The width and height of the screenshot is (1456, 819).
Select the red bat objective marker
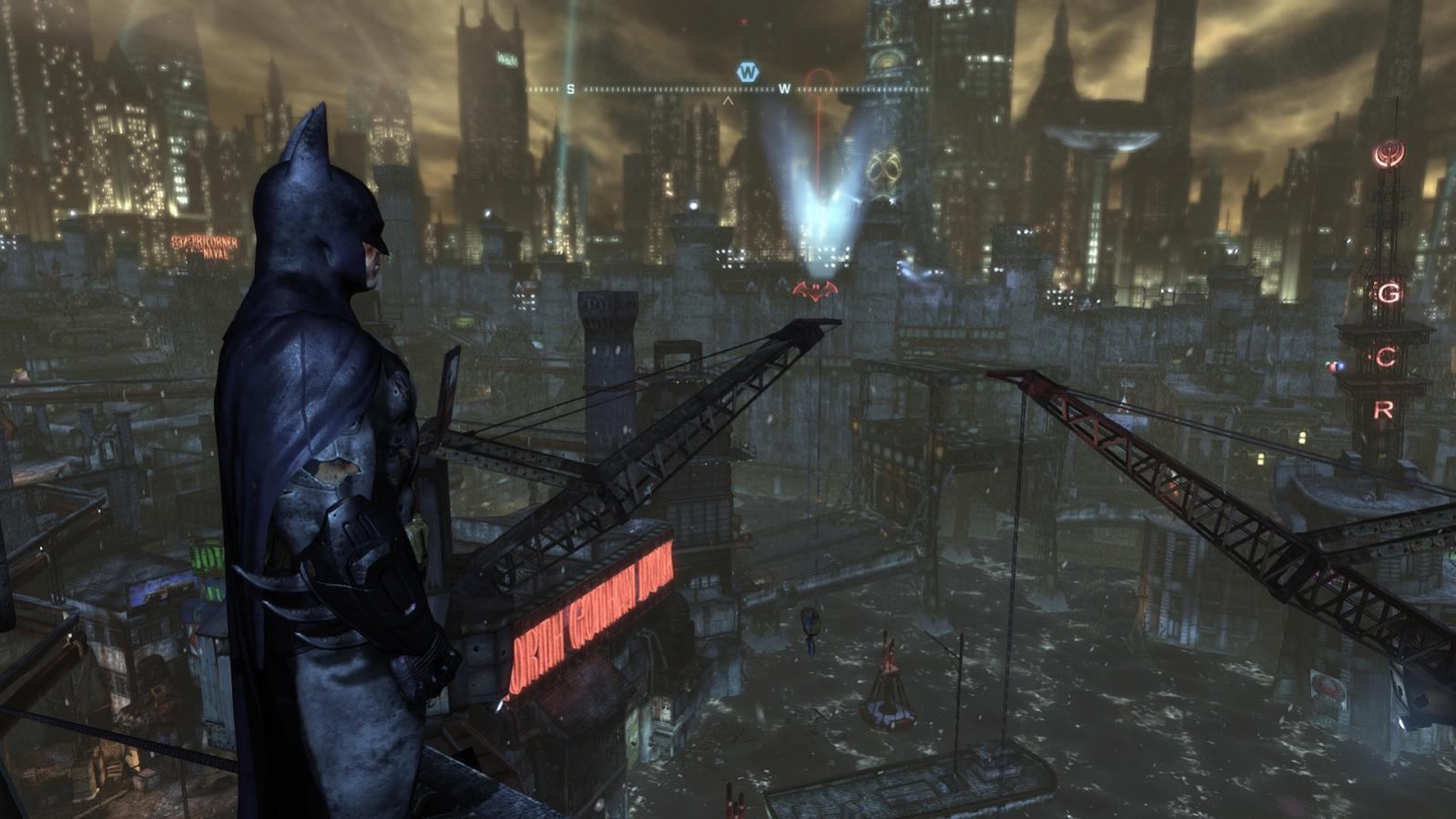tap(815, 290)
